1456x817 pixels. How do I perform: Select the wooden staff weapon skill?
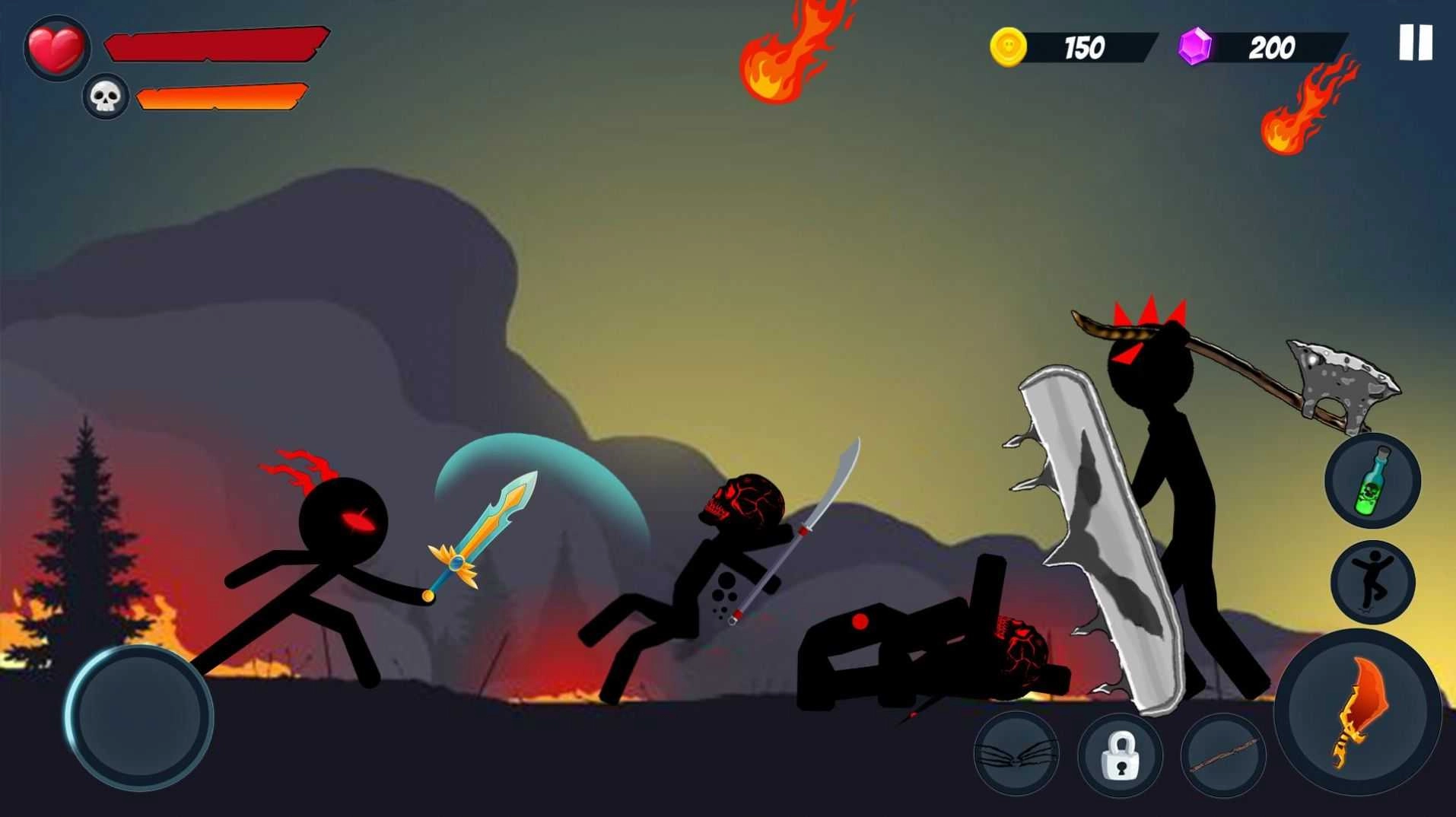[1224, 754]
